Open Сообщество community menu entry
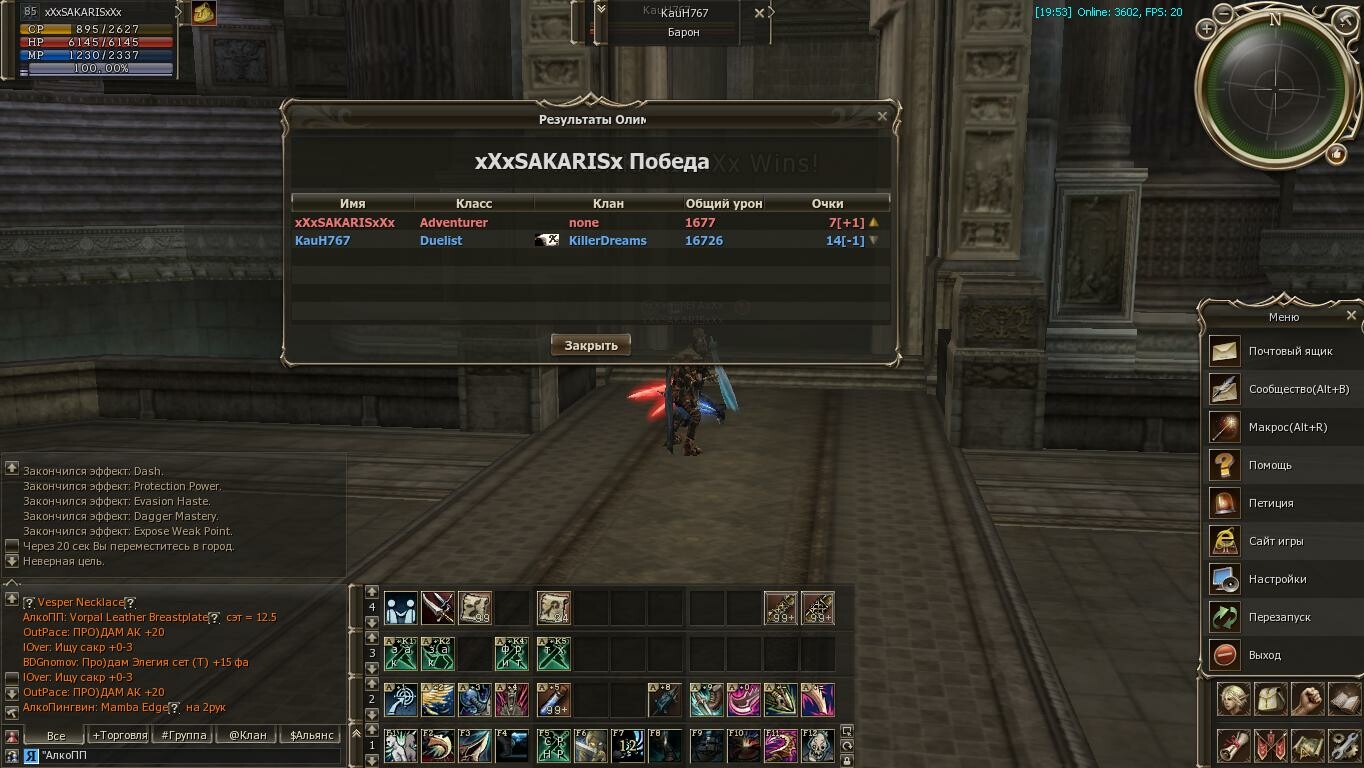The width and height of the screenshot is (1364, 768). (1298, 389)
